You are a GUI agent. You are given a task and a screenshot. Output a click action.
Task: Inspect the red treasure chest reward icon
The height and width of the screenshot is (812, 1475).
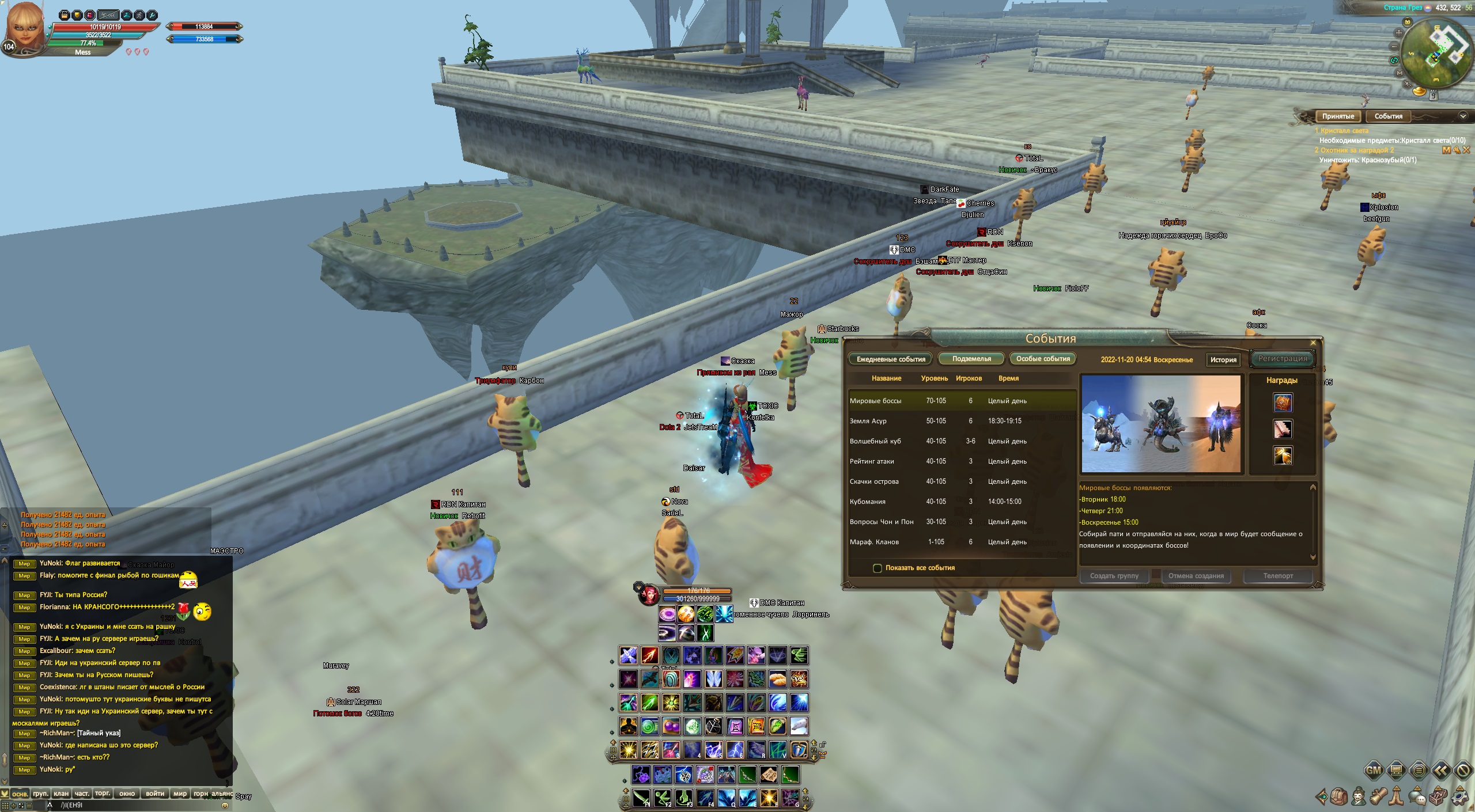(1283, 403)
